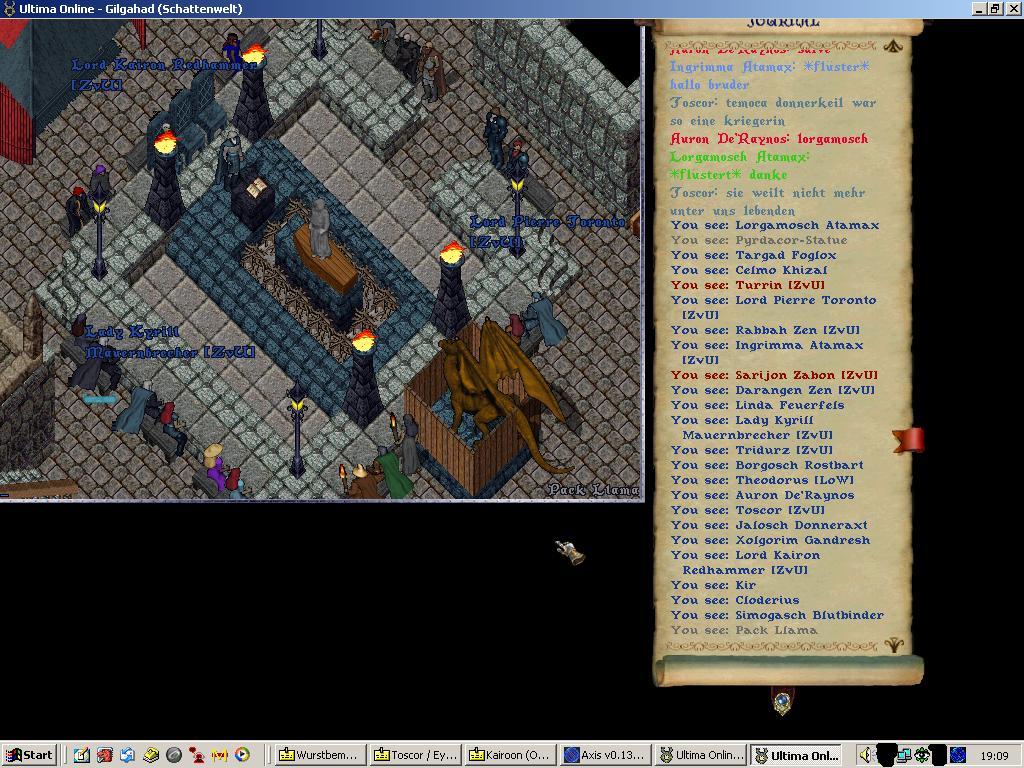1024x768 pixels.
Task: Switch to the Toscor / Ey... taskbar window
Action: click(x=414, y=755)
